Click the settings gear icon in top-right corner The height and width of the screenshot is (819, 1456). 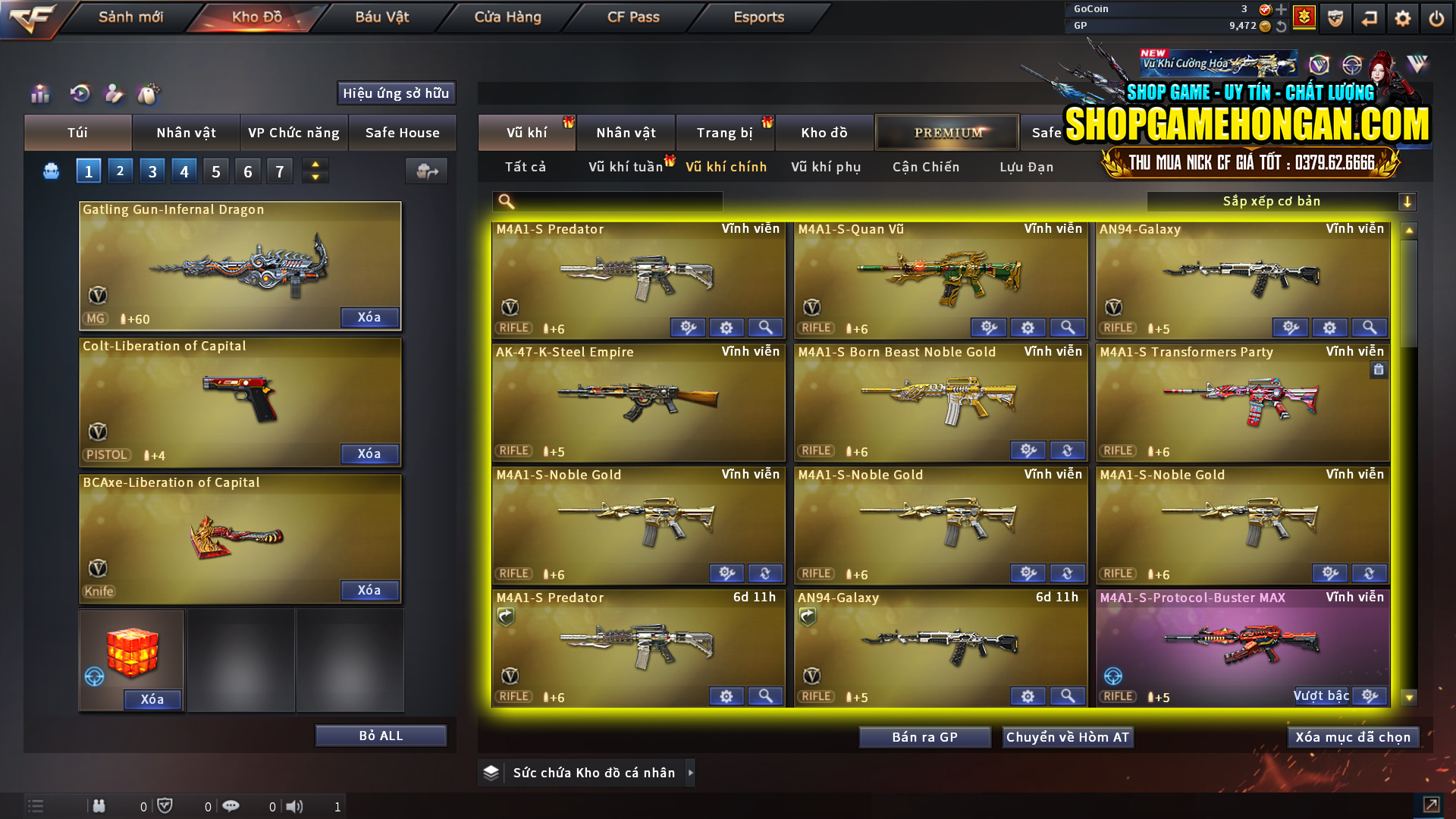[x=1403, y=17]
